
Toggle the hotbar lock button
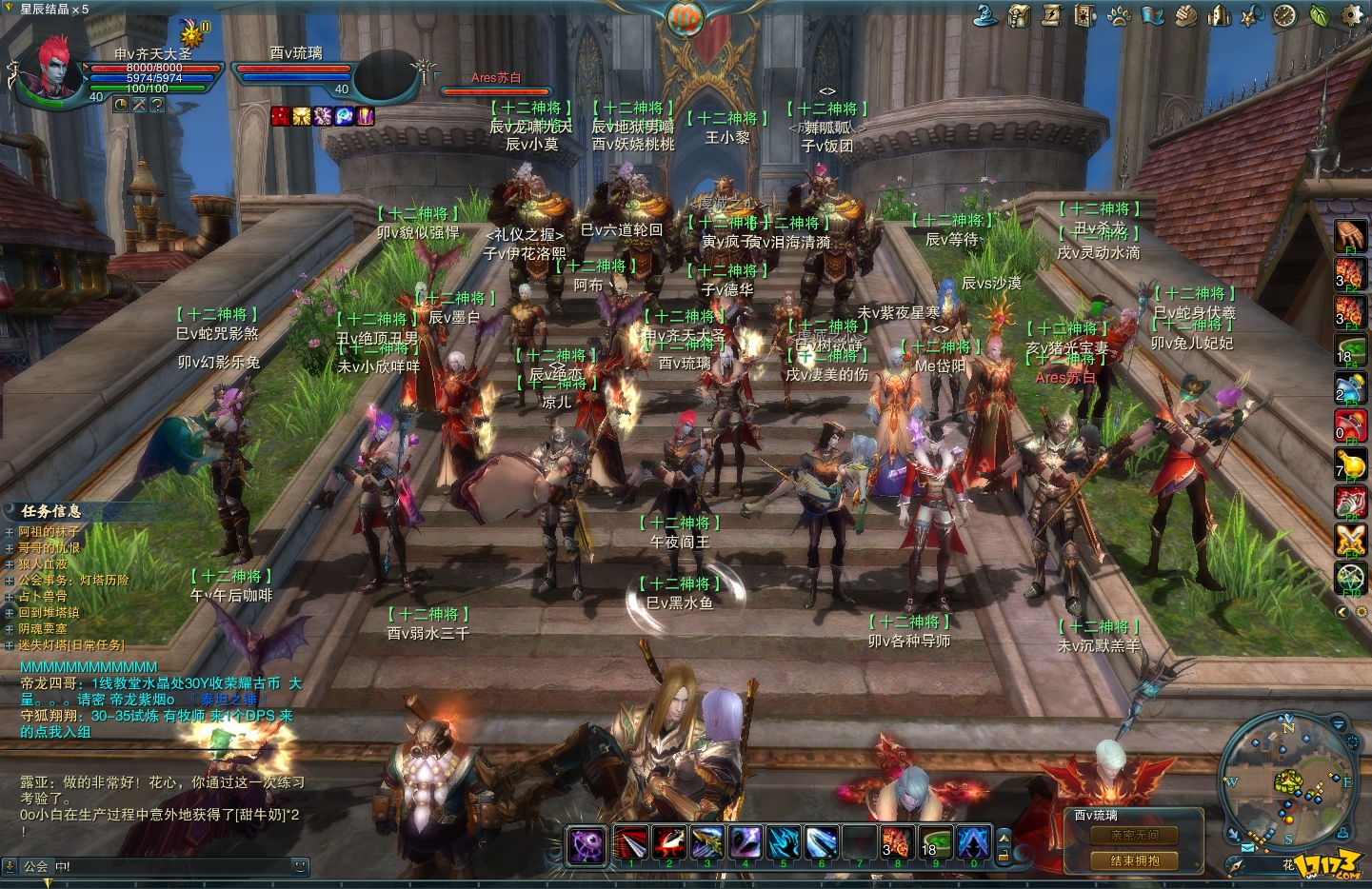[1003, 855]
